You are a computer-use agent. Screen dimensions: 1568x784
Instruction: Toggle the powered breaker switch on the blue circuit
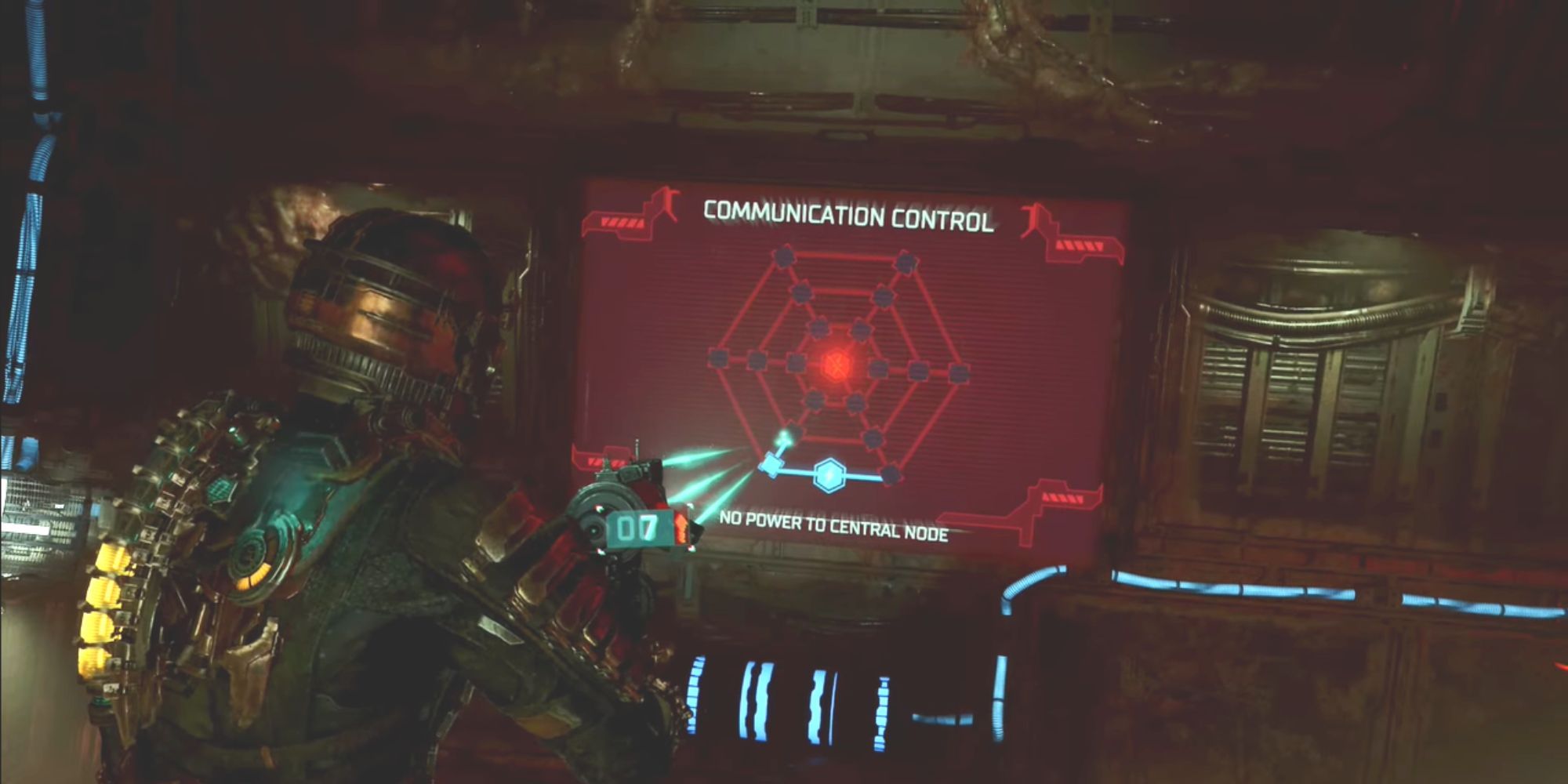771,466
